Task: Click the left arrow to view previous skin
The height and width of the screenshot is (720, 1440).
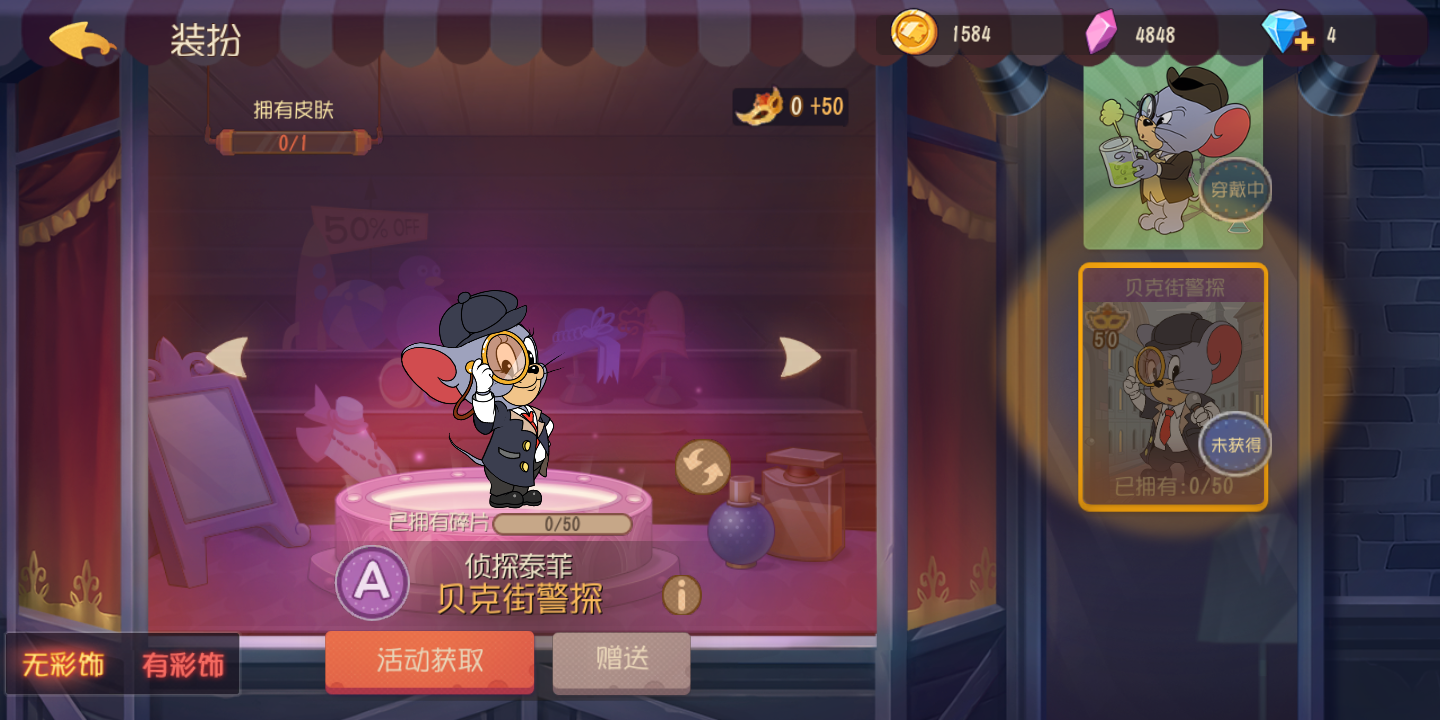Action: [234, 357]
